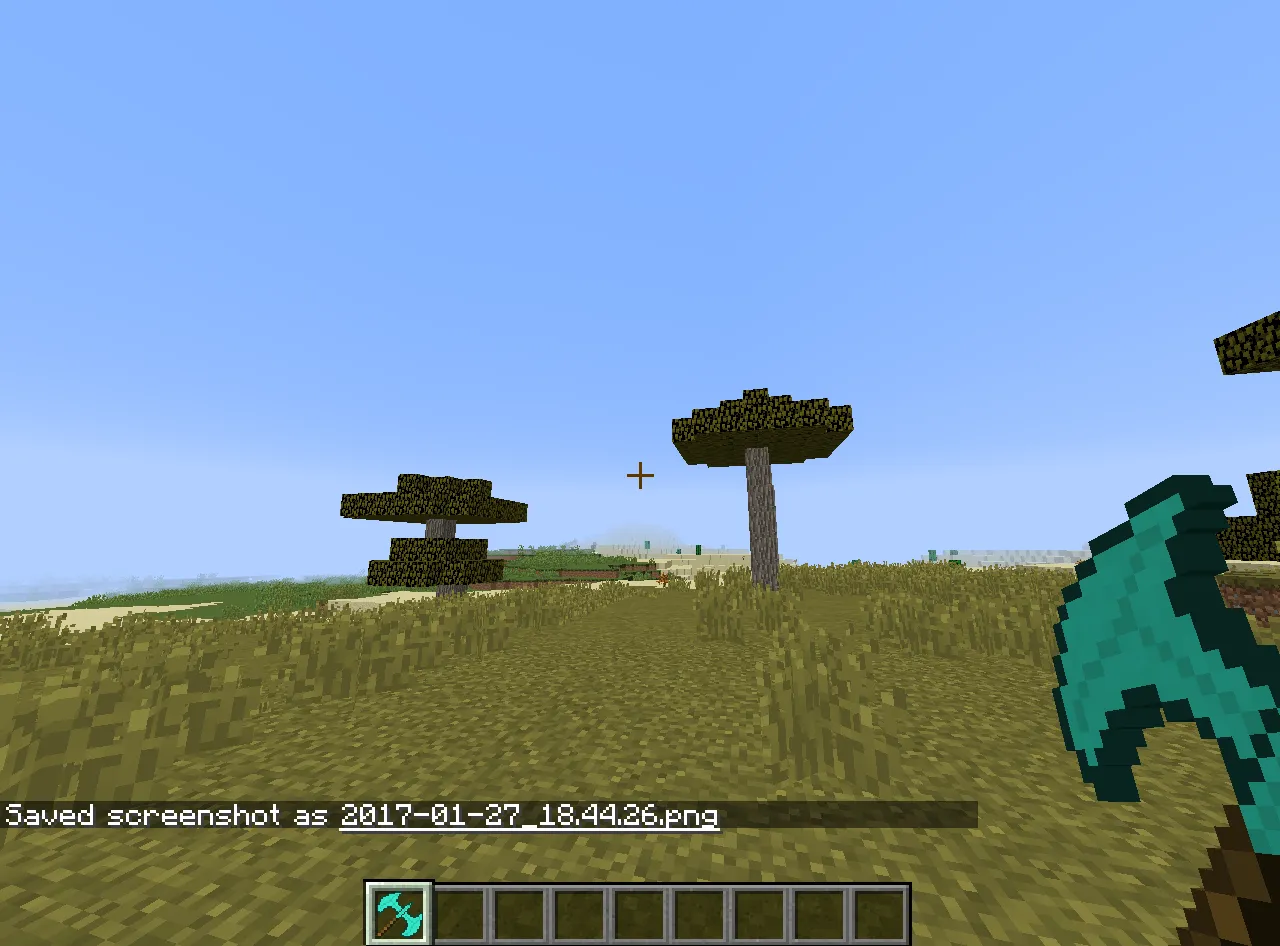Select the diamond axe in the hotbar
The height and width of the screenshot is (946, 1280).
(398, 910)
